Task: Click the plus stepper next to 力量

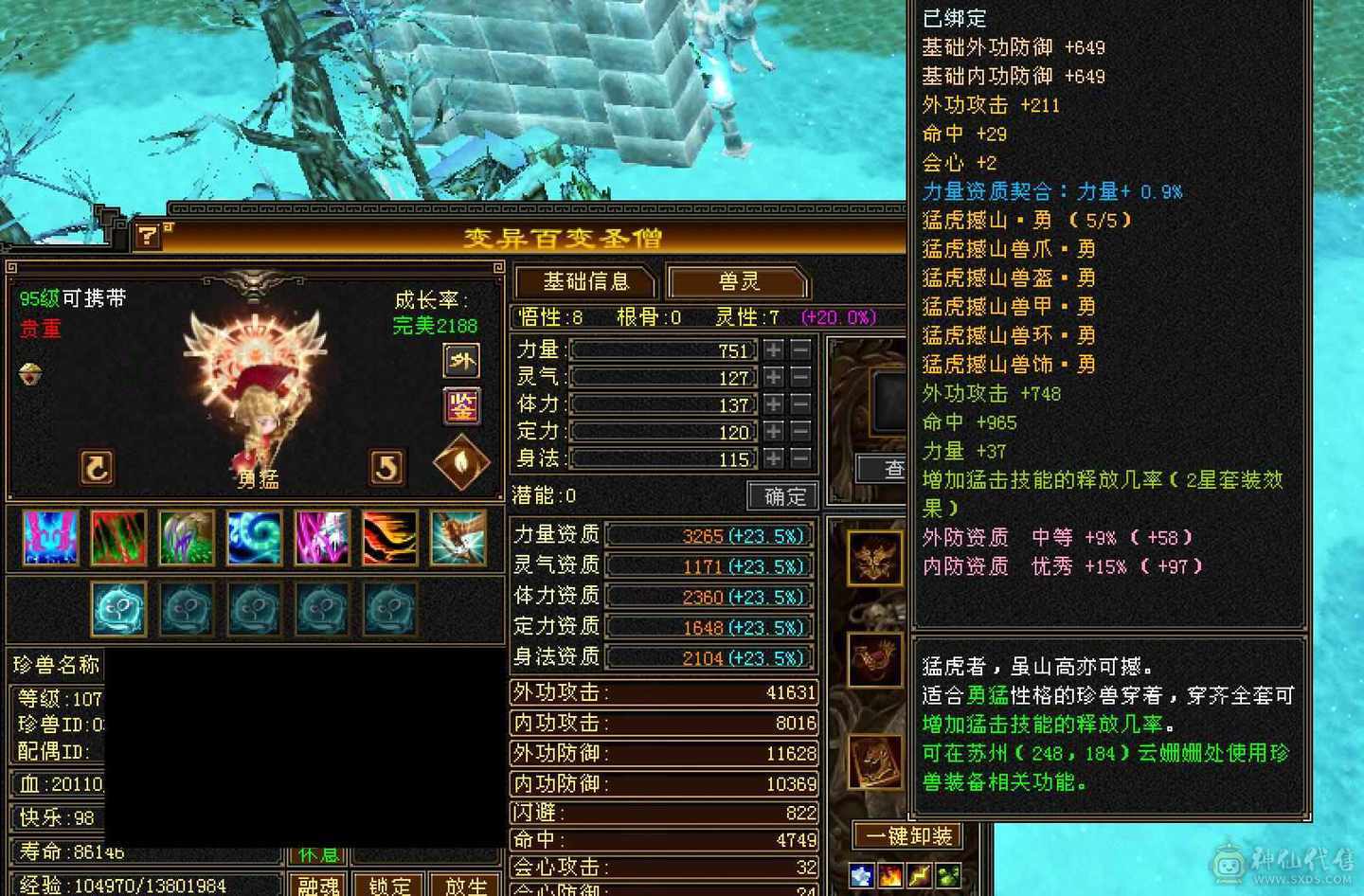Action: coord(772,349)
